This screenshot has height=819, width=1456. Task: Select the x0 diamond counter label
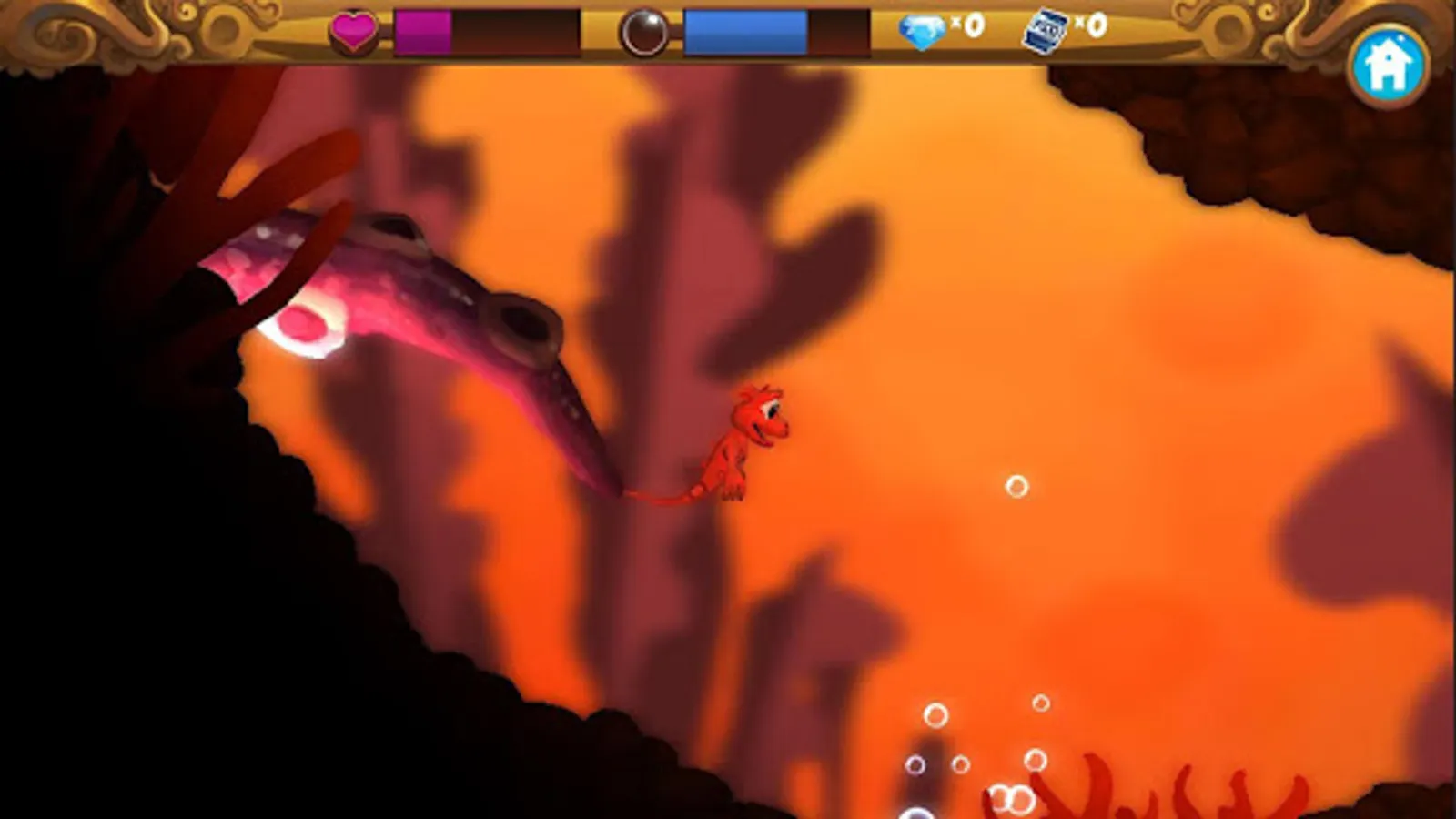pyautogui.click(x=965, y=27)
